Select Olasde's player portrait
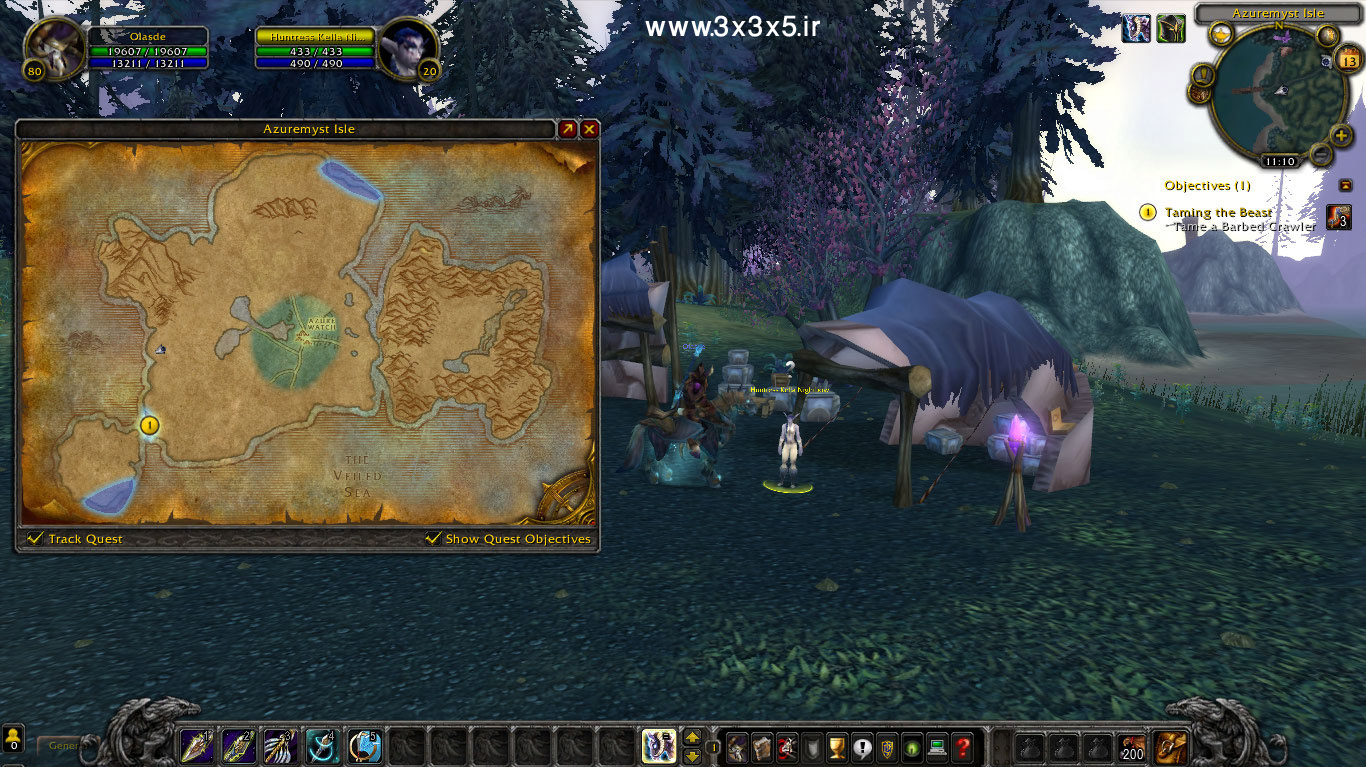 pyautogui.click(x=53, y=47)
